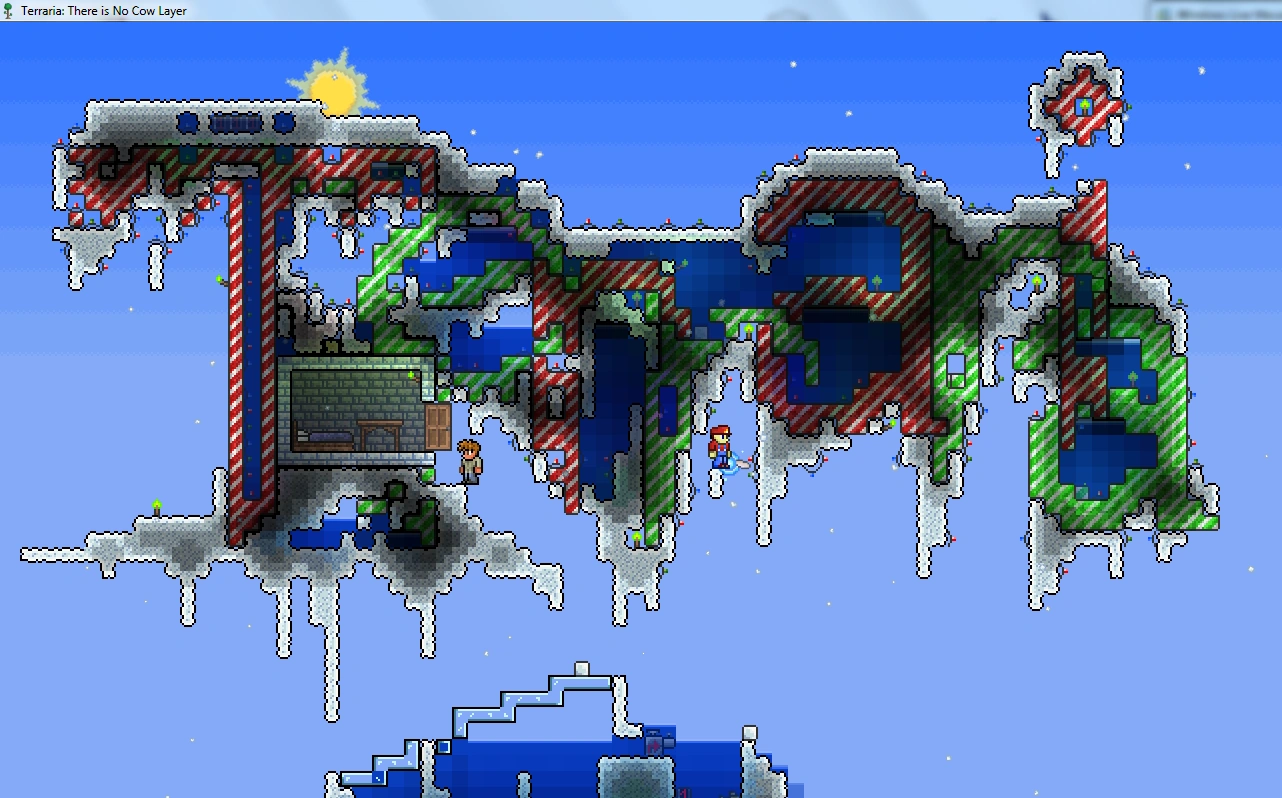This screenshot has width=1282, height=798.
Task: Click the Terraria tree icon in title bar
Action: point(8,10)
